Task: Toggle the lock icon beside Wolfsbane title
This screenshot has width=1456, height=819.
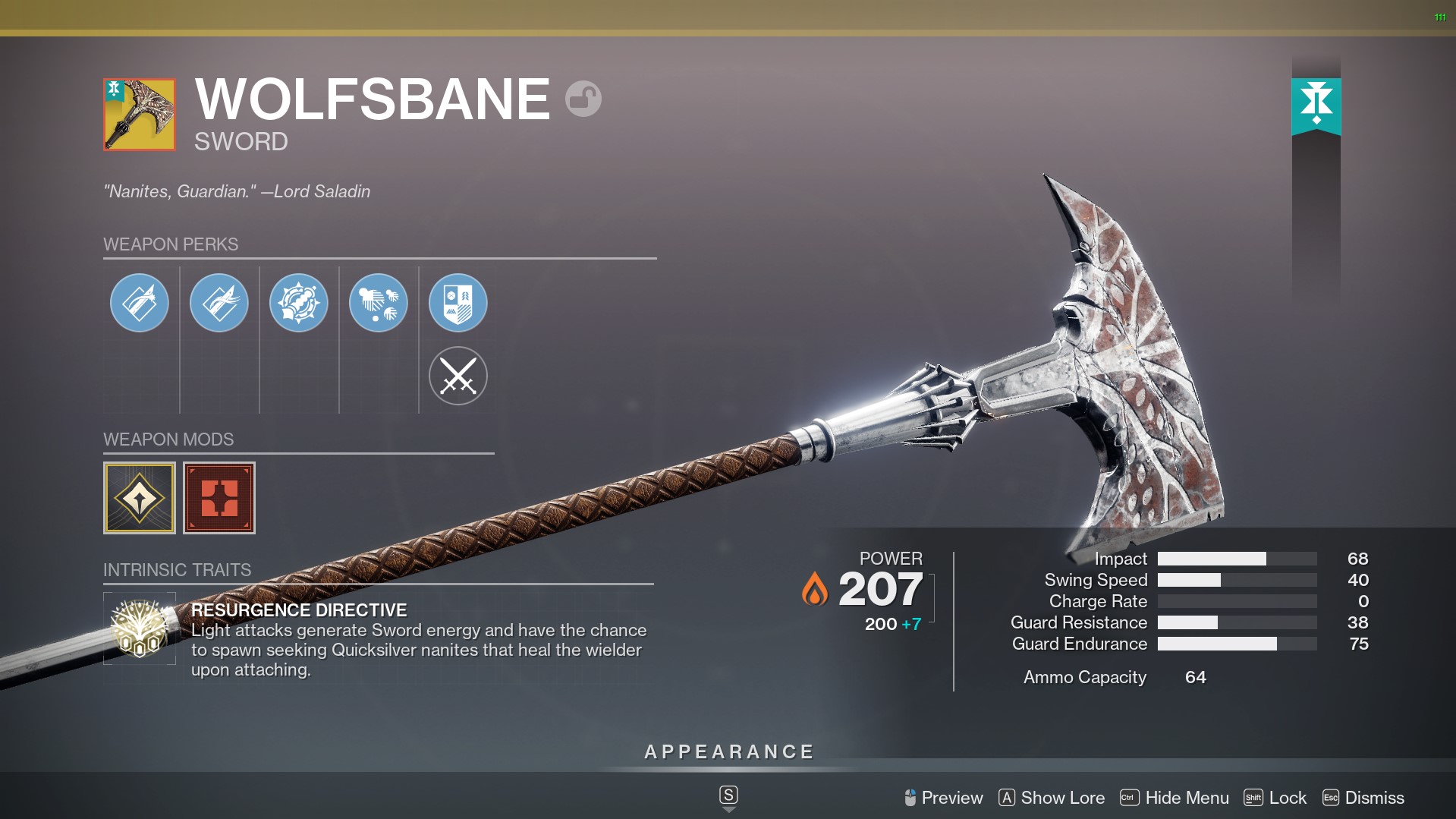Action: click(583, 99)
